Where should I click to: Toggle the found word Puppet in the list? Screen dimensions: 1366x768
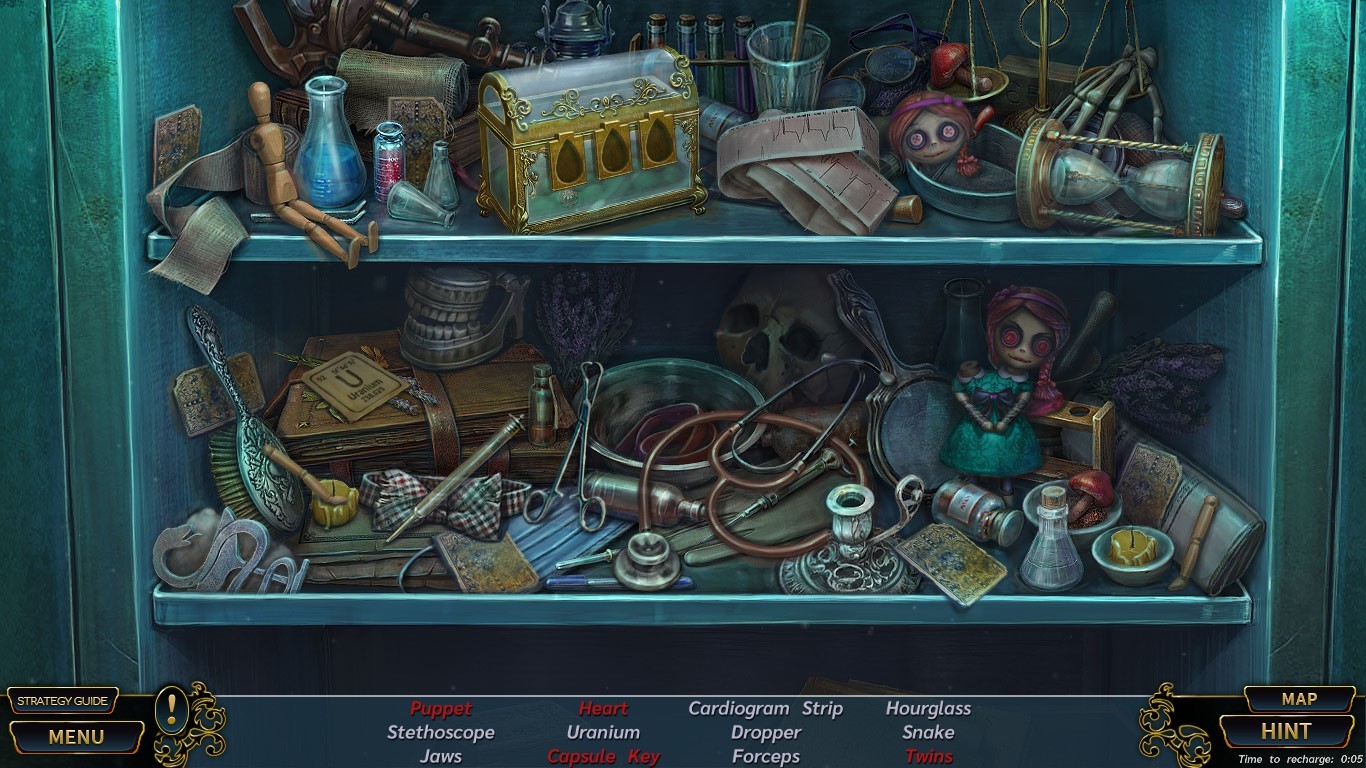tap(441, 709)
